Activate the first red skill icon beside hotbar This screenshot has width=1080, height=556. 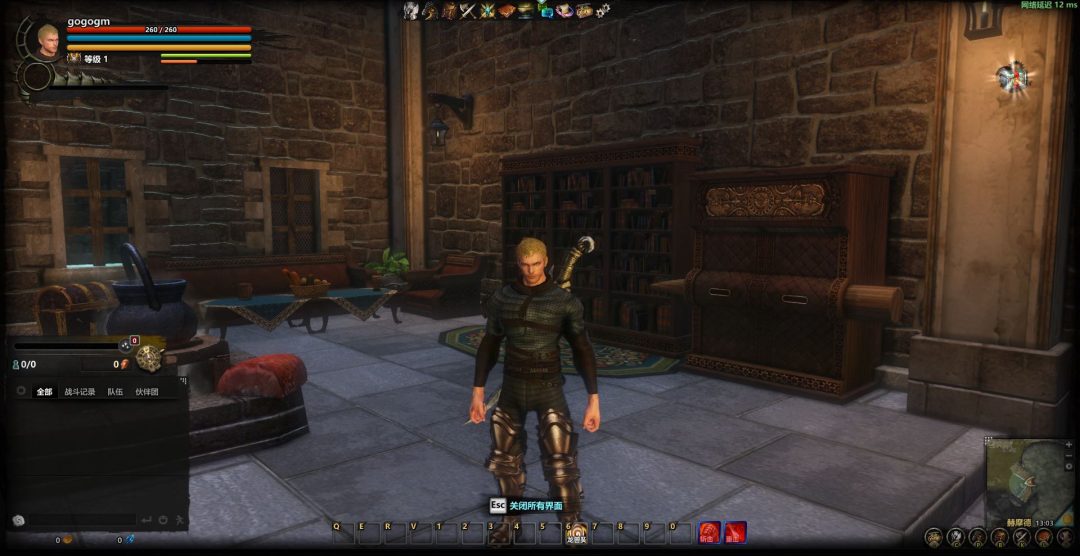coord(708,531)
